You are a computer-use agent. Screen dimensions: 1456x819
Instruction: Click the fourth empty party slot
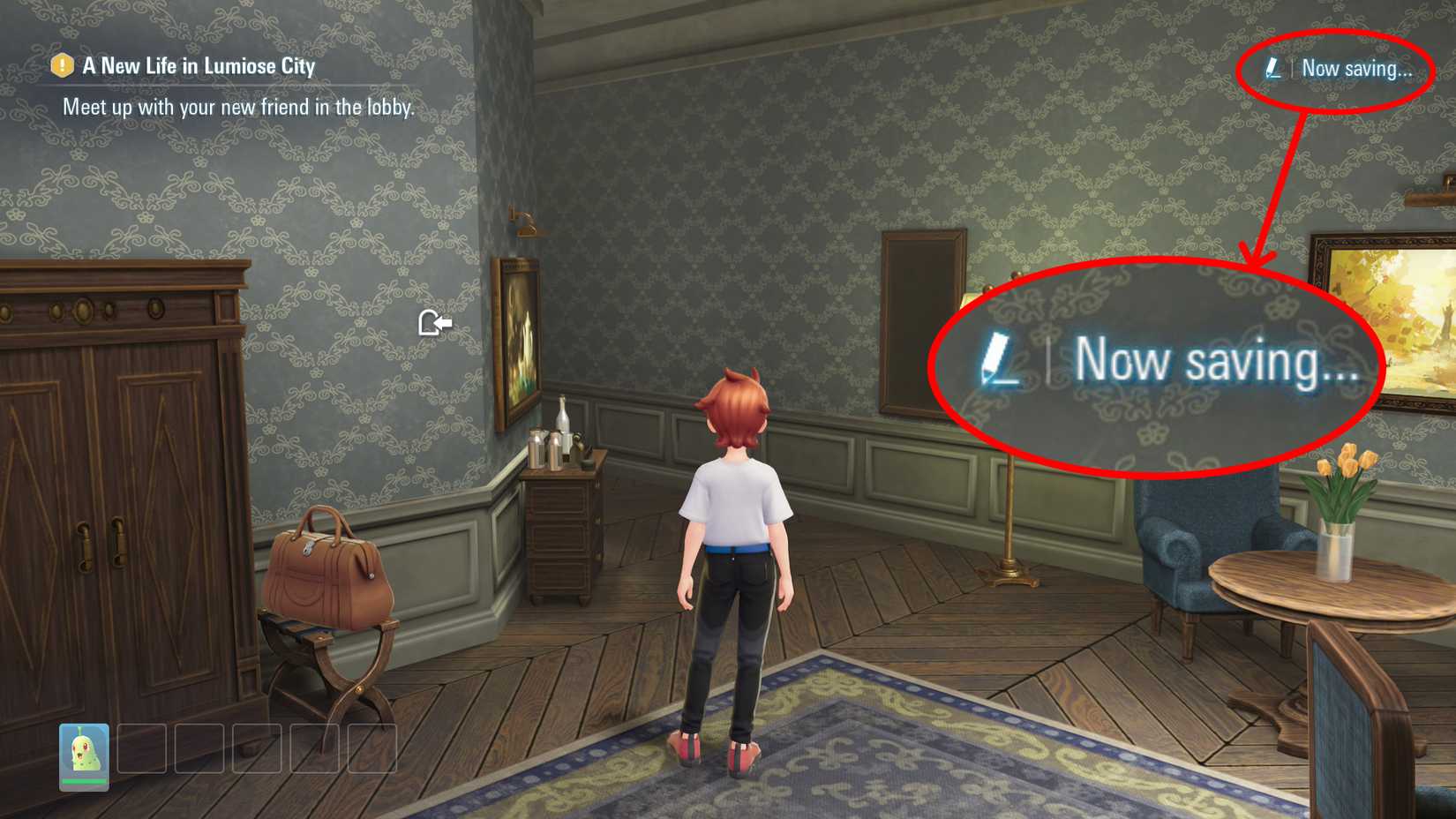click(x=315, y=748)
